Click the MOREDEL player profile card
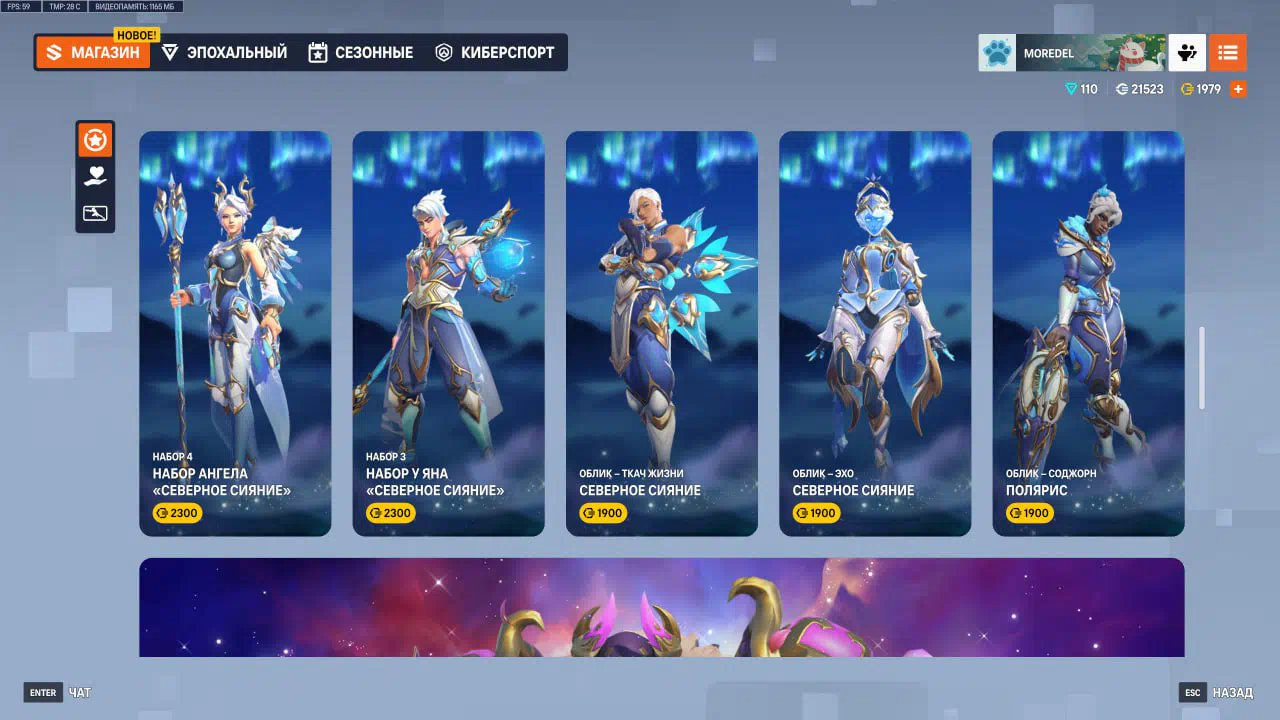 click(x=1071, y=53)
